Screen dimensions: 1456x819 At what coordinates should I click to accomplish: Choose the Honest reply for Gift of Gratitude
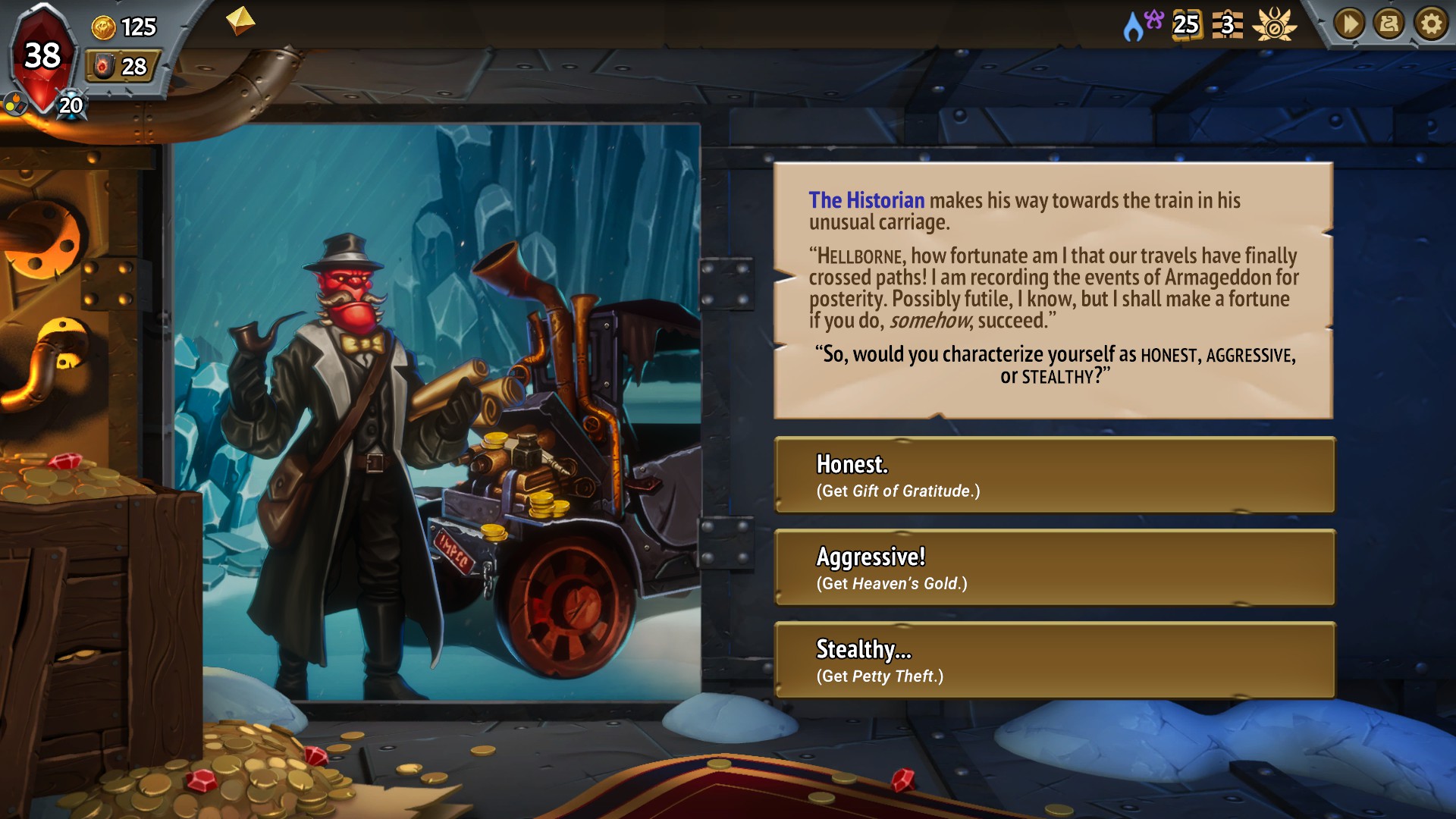click(1054, 475)
